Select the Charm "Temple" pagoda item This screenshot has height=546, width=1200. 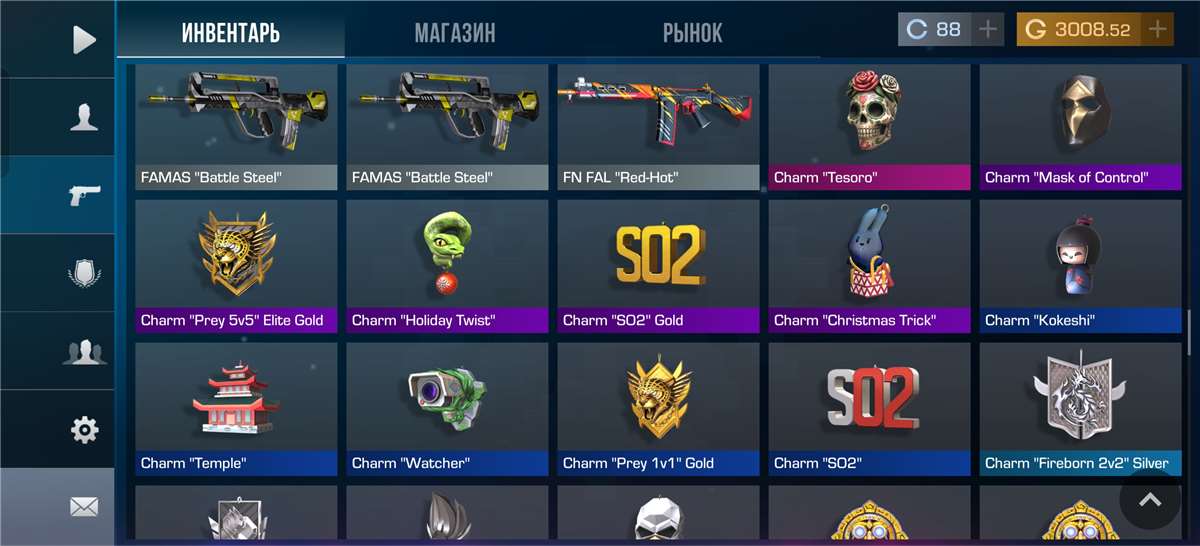click(236, 409)
